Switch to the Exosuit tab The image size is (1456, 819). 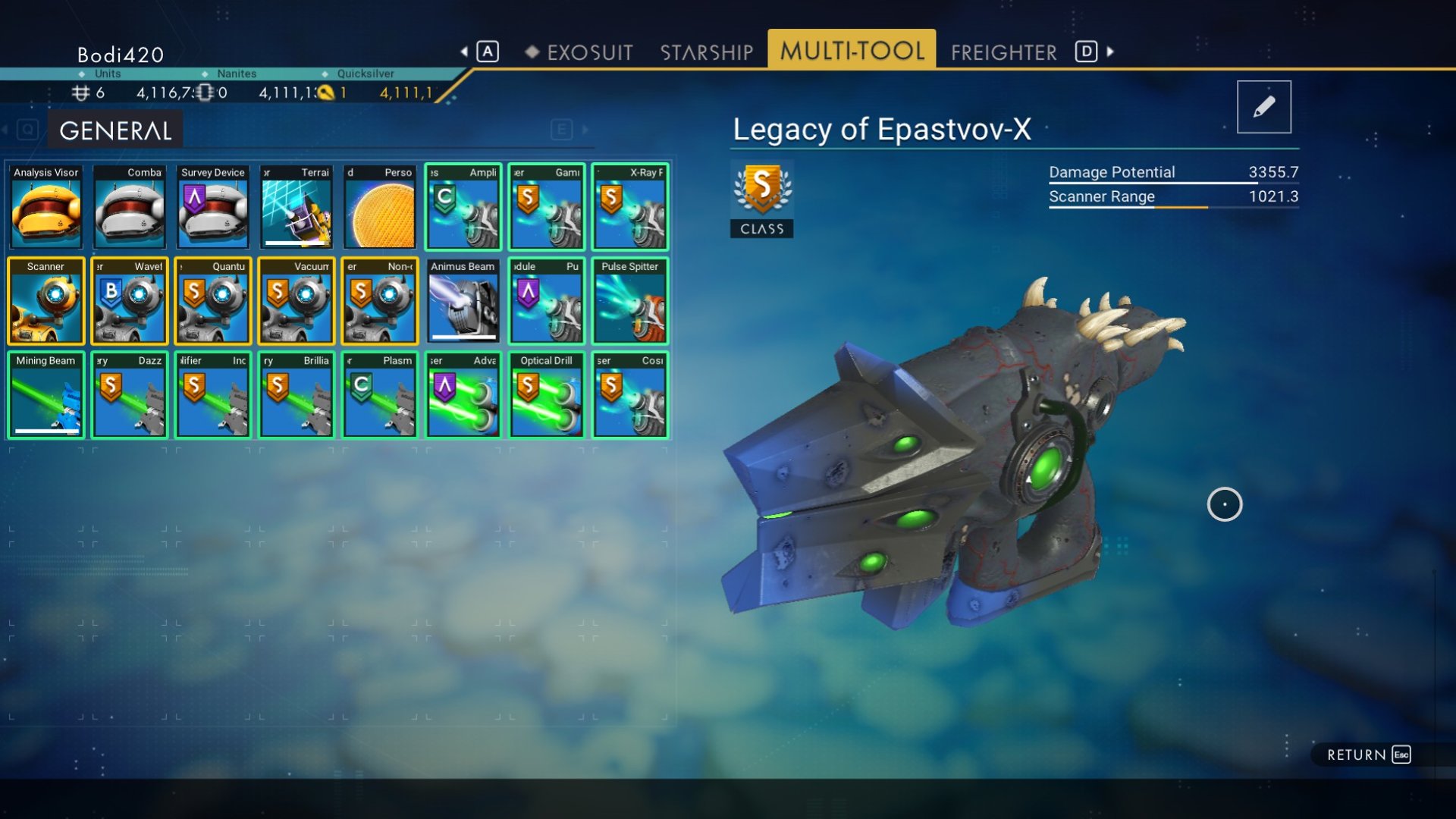pos(589,52)
